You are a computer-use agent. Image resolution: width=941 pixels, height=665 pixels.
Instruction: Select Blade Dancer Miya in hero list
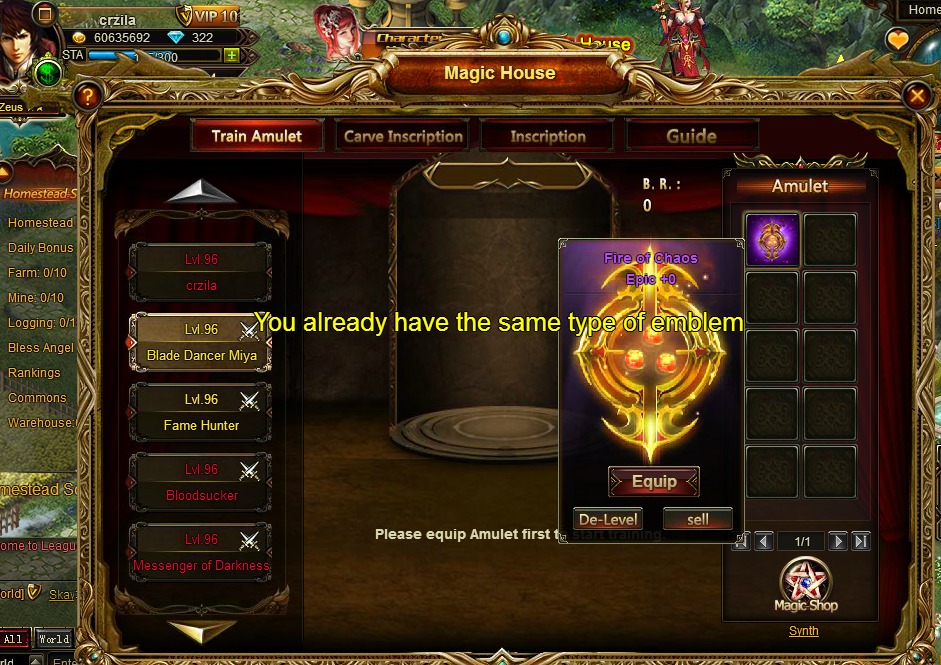pyautogui.click(x=200, y=342)
